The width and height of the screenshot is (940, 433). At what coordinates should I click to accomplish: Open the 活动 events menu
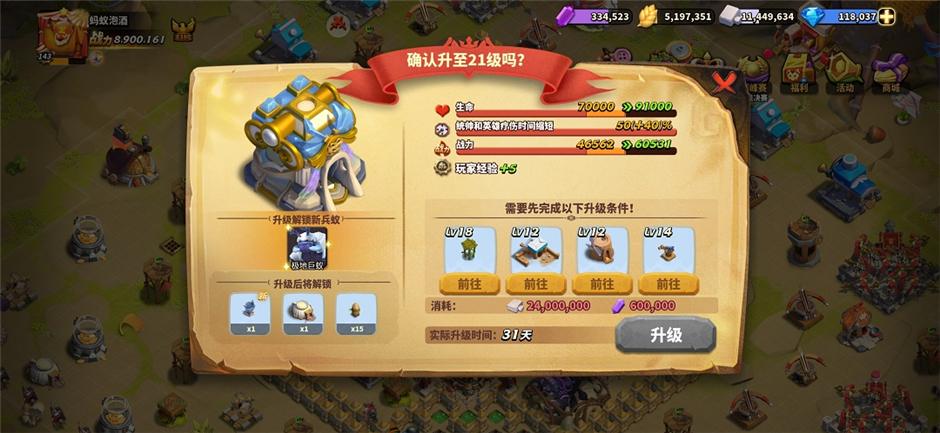click(846, 73)
